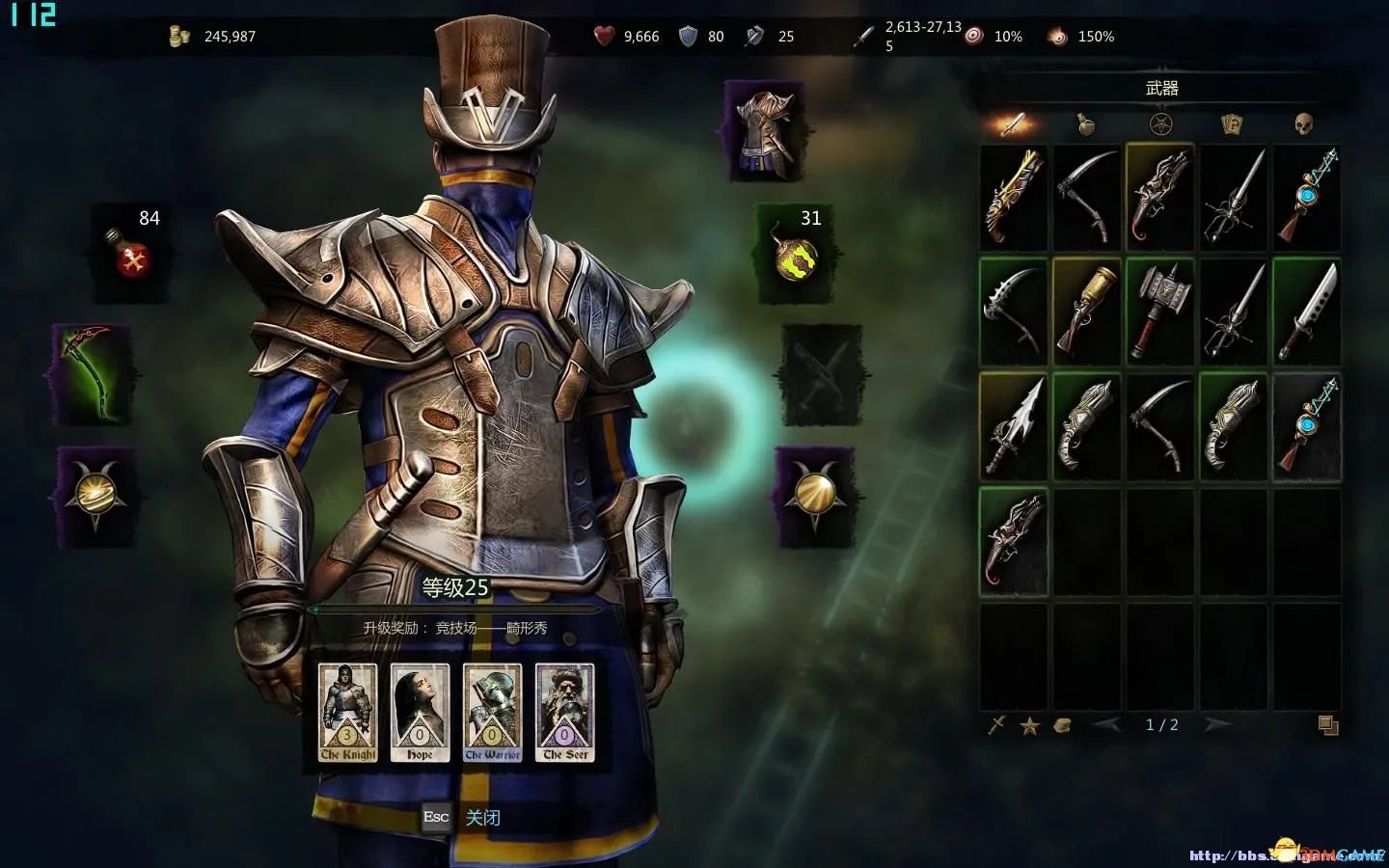
Task: Pick The Seer card
Action: coord(565,713)
